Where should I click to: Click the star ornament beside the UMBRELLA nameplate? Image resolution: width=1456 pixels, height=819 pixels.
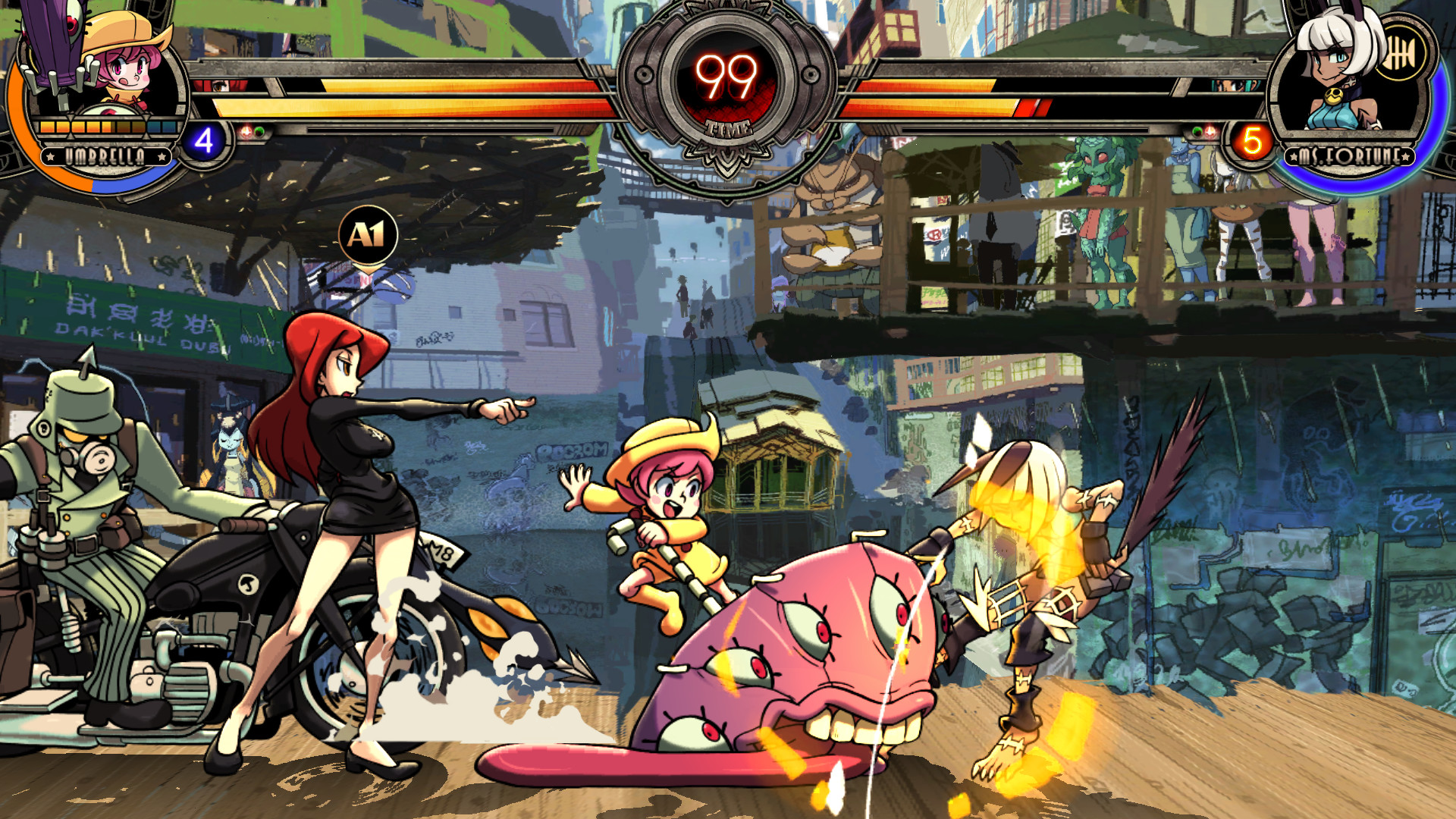[x=51, y=156]
